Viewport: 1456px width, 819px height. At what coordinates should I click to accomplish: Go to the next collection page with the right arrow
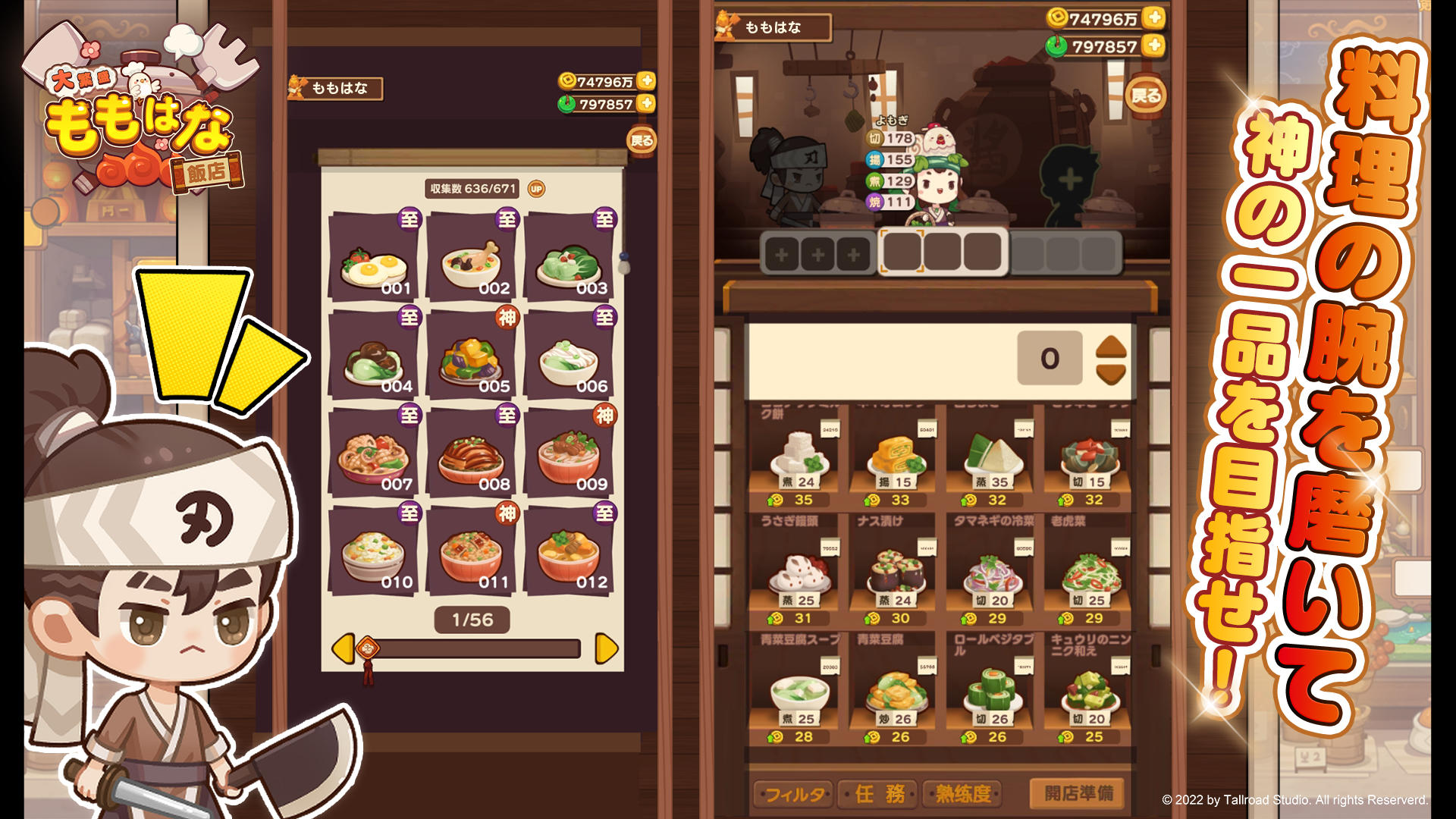pos(604,646)
